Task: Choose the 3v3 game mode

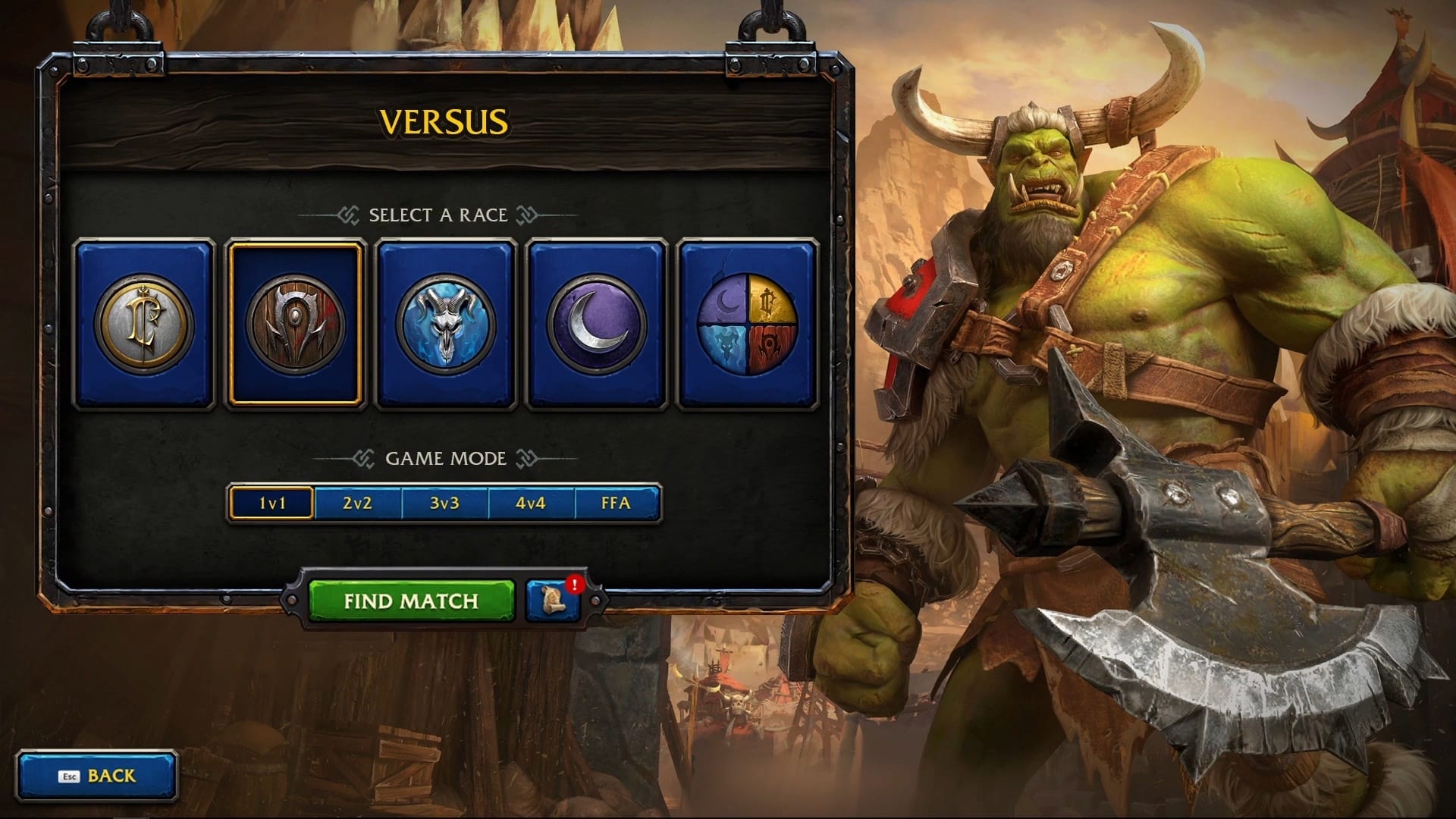Action: 444,503
